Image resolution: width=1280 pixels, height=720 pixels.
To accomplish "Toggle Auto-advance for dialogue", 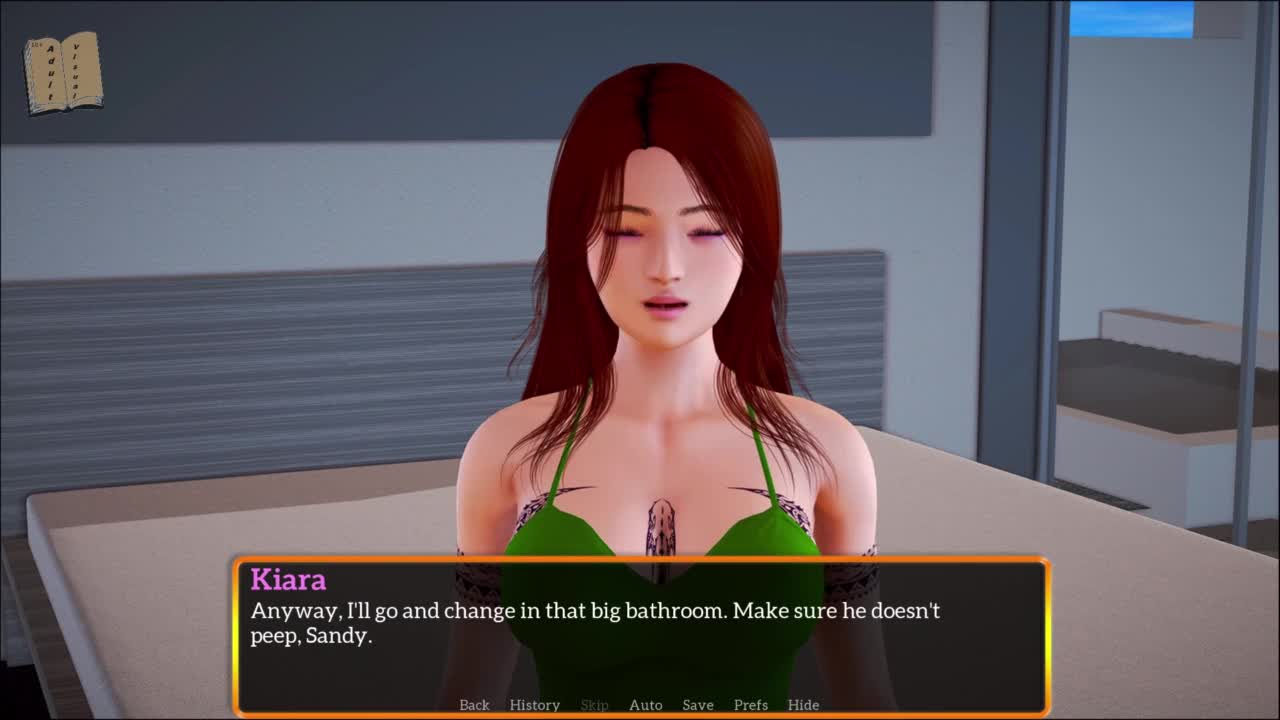I will pyautogui.click(x=645, y=705).
